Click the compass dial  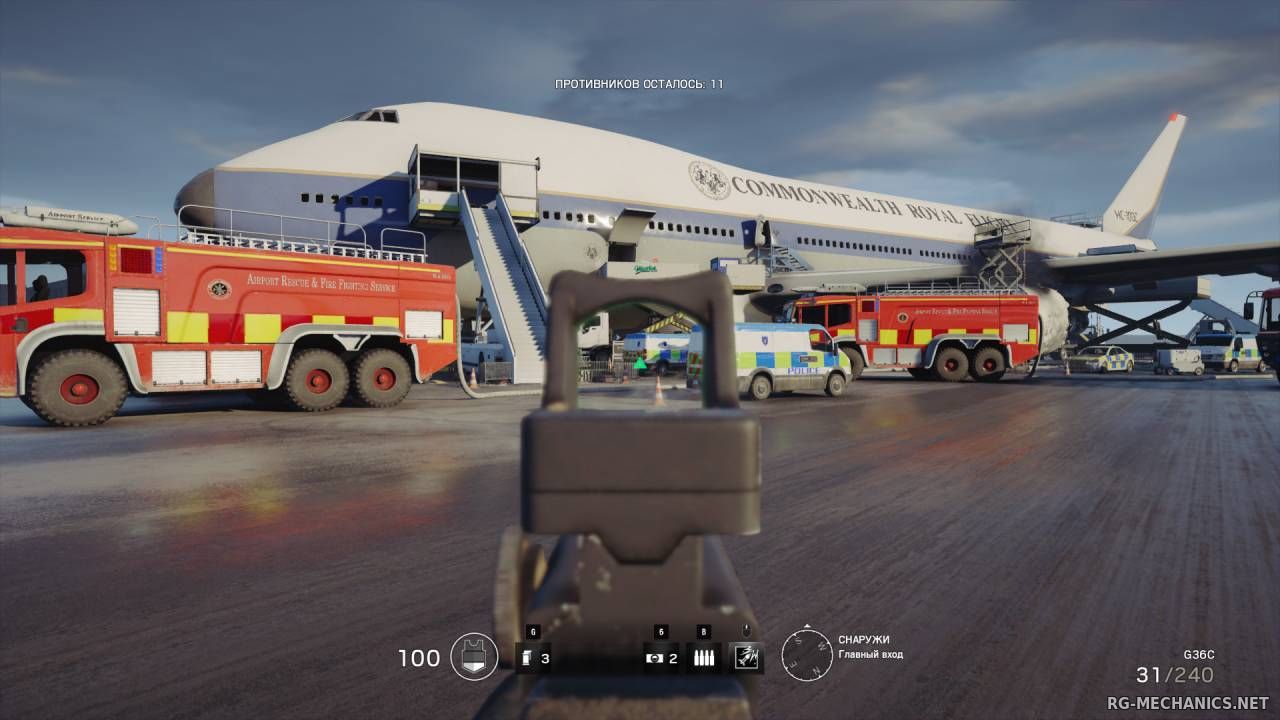[806, 655]
